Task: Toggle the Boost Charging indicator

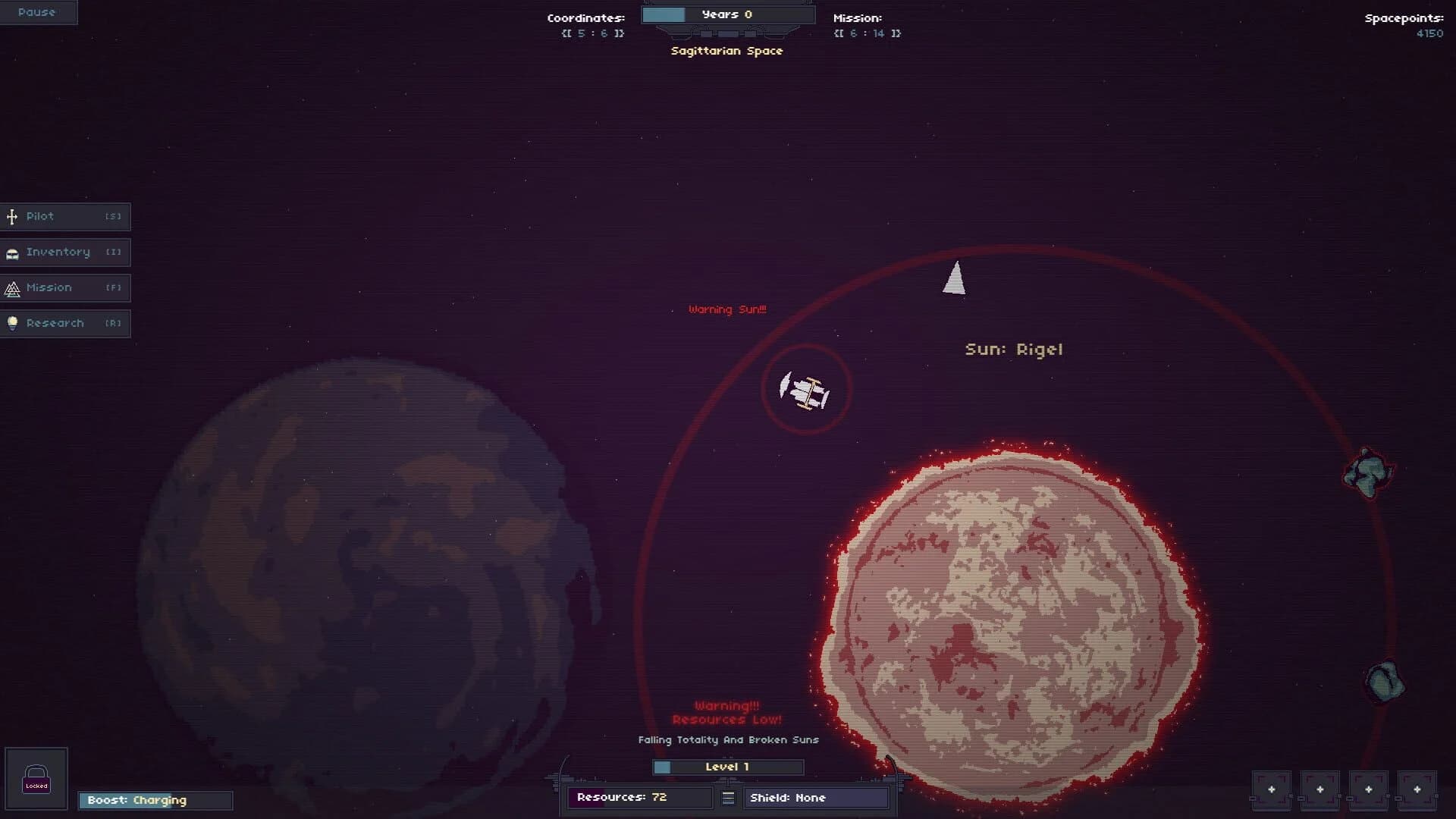Action: 155,800
